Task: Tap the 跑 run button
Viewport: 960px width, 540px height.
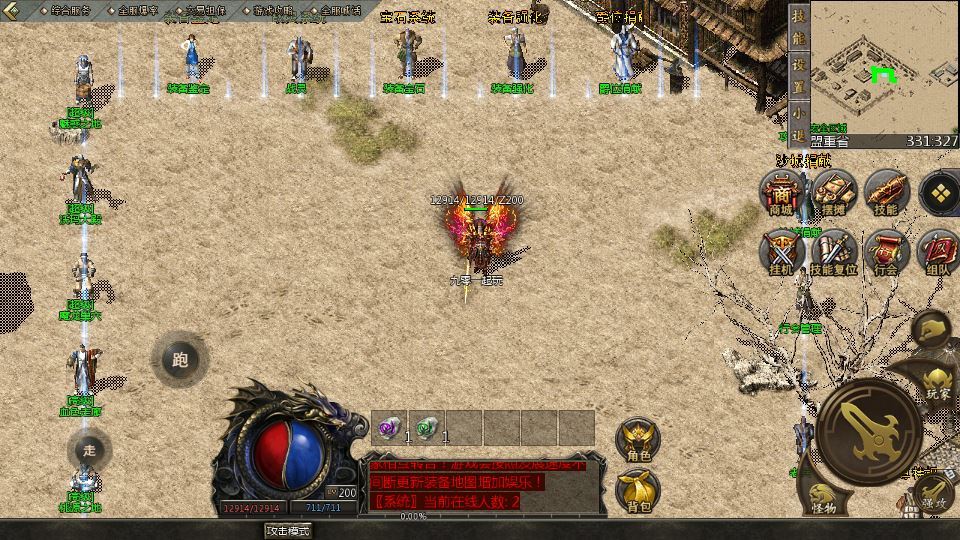Action: click(180, 360)
